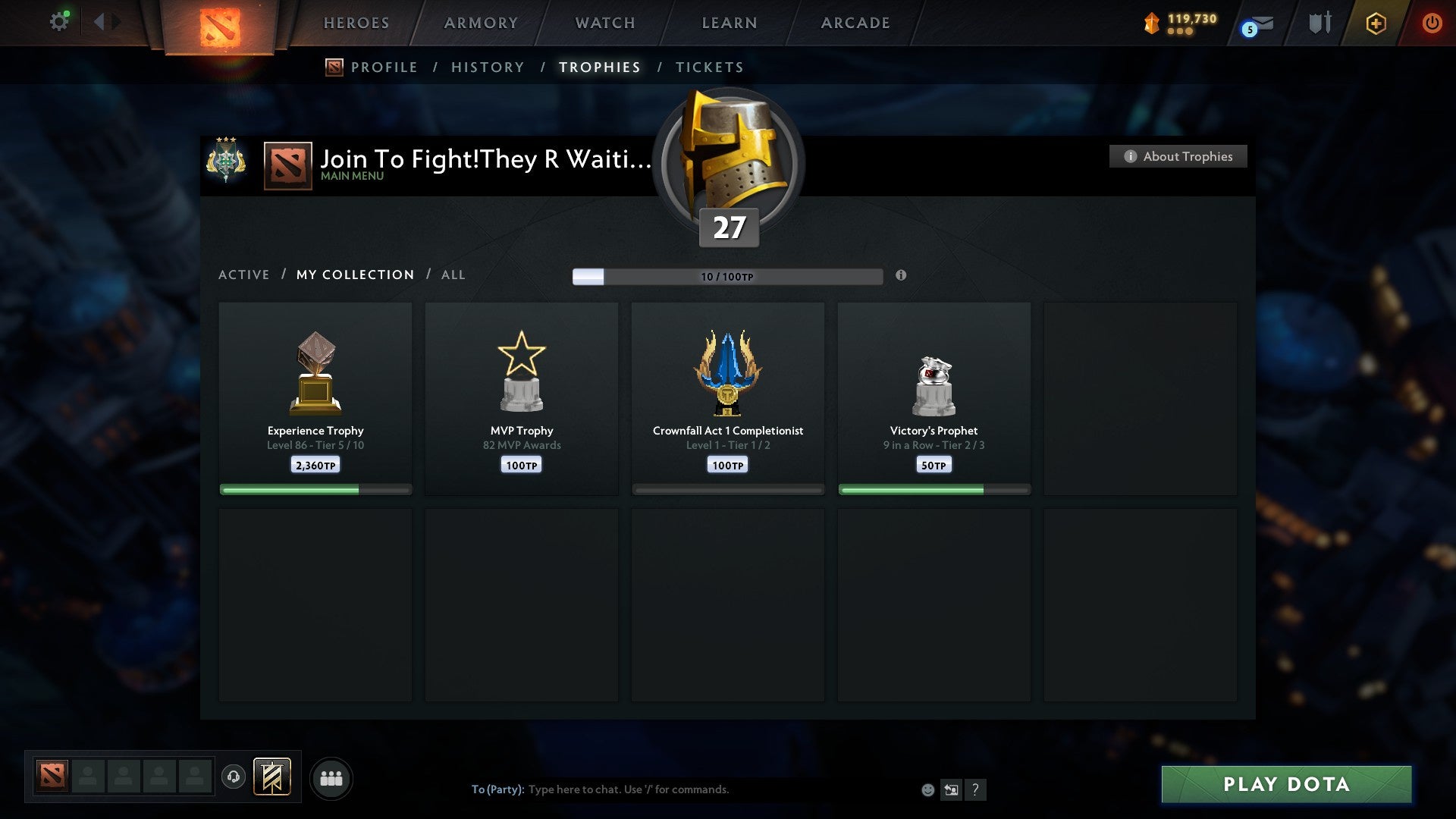Open the TROPHIES tab
The image size is (1456, 819).
pos(599,67)
